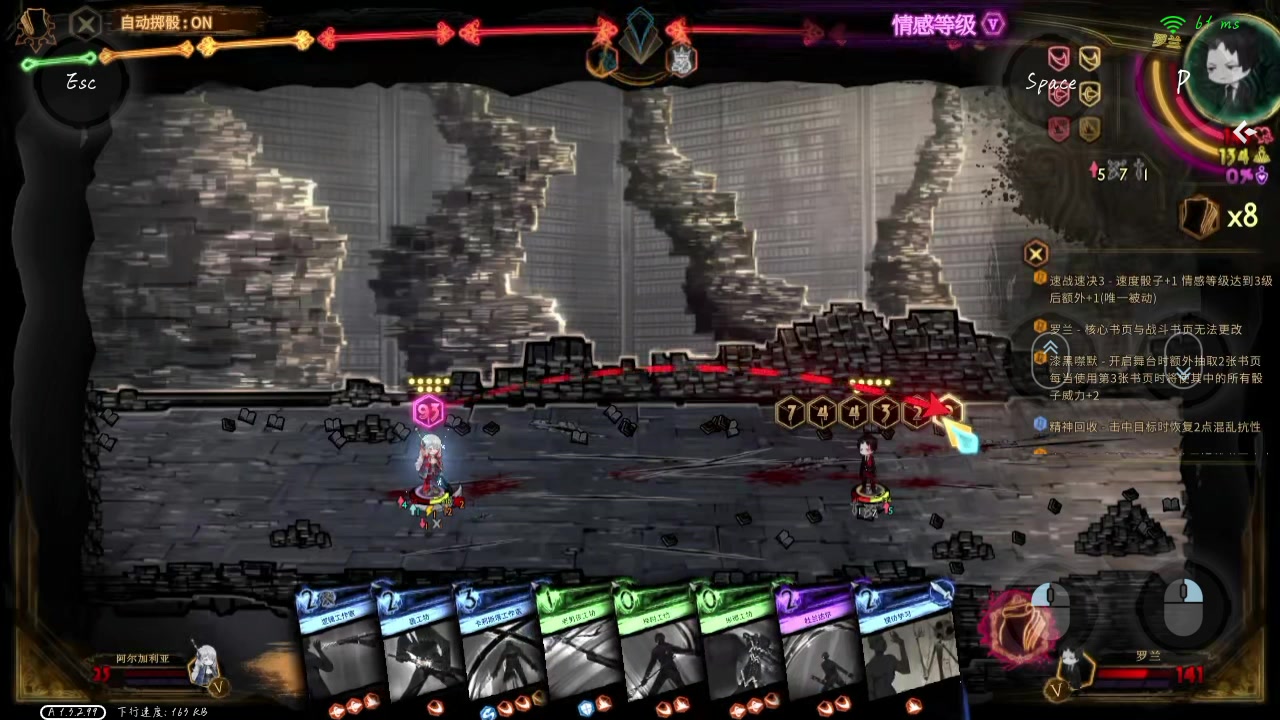Click the grey hexagon X button beside auto-roll
1280x720 pixels.
(88, 22)
